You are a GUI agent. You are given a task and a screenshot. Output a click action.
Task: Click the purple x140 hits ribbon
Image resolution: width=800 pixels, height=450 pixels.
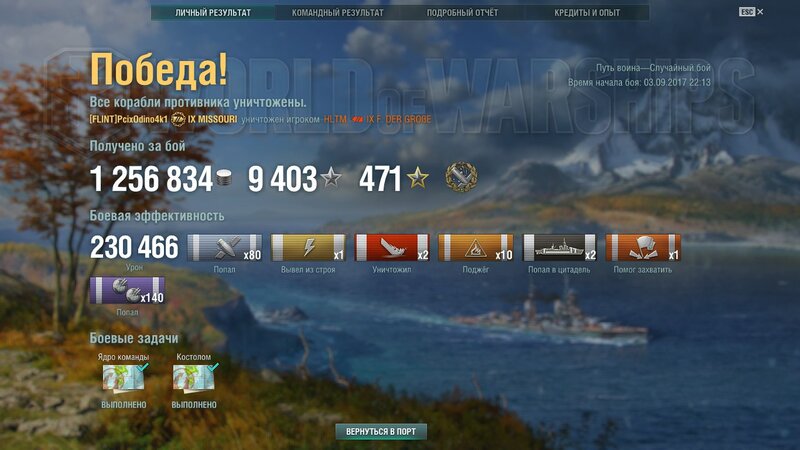pos(127,291)
